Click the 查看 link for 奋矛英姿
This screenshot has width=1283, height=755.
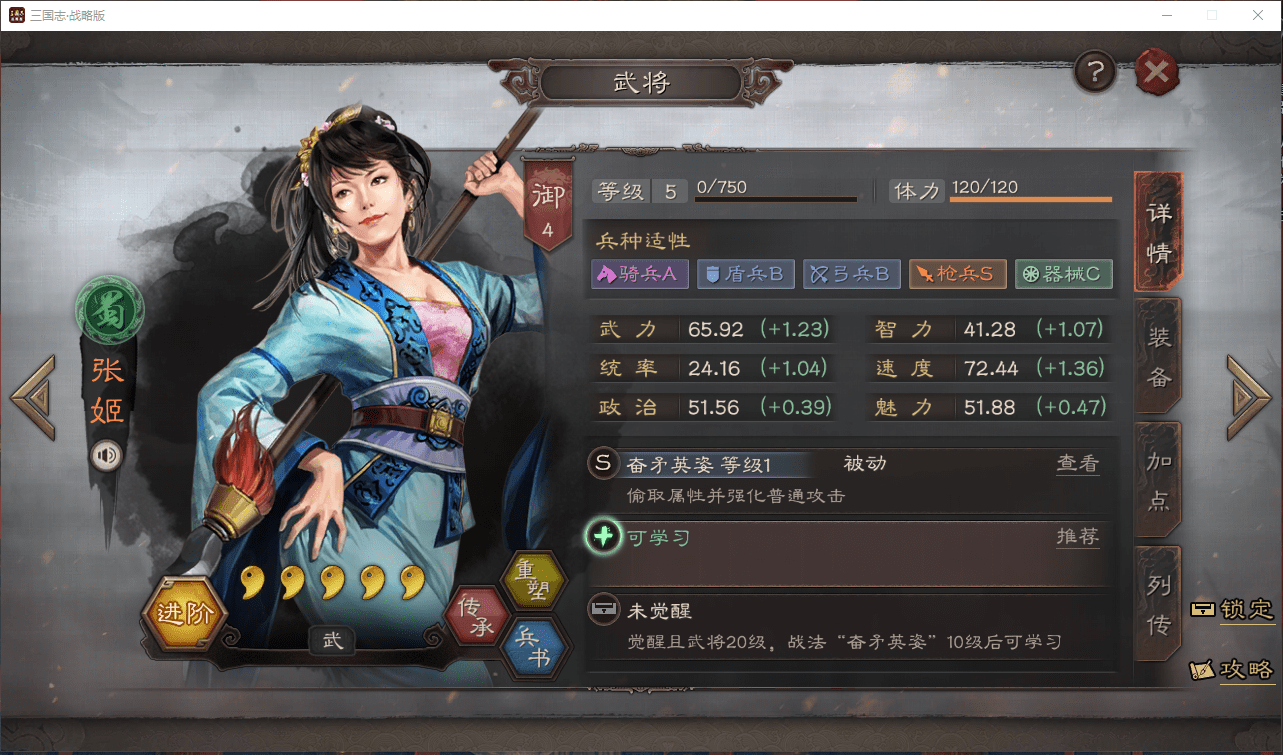1078,463
